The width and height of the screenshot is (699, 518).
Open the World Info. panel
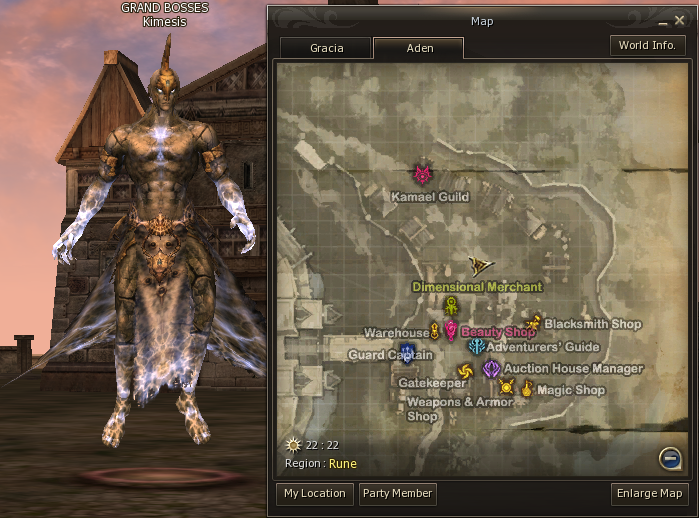(x=647, y=46)
